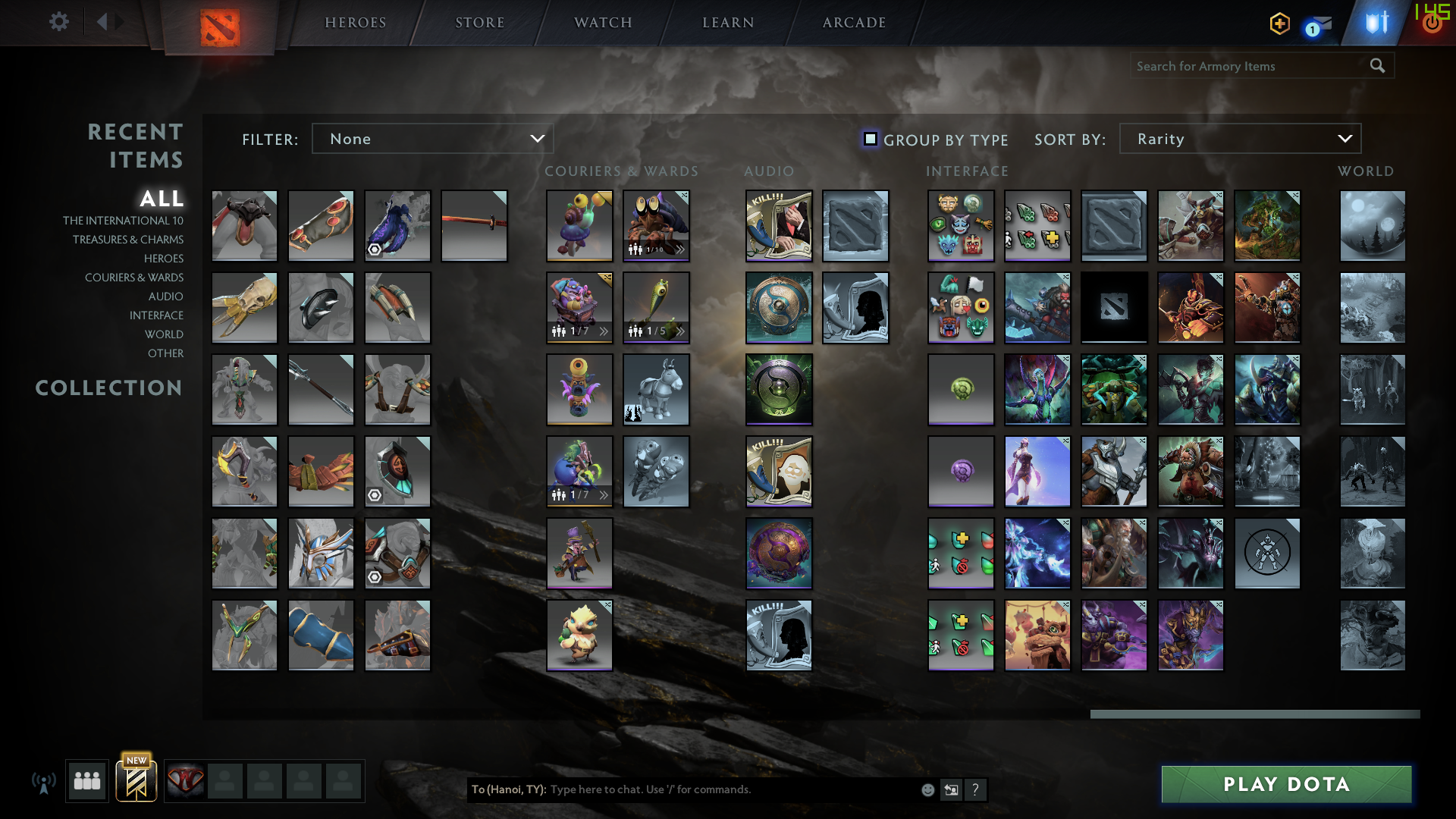Type in the Search for Armory Items field
1456x819 pixels.
[1244, 66]
